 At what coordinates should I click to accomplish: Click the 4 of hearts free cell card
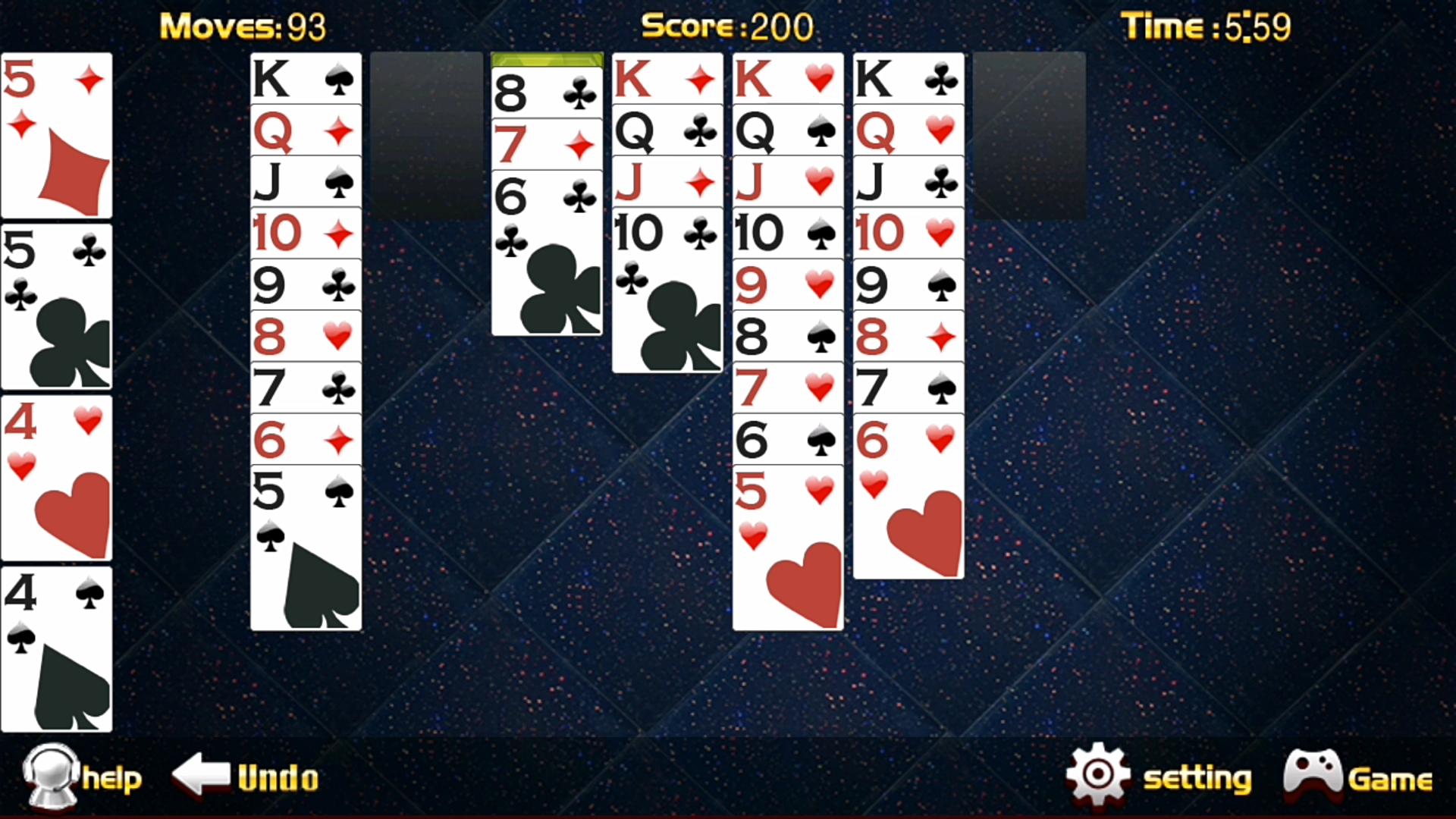56,478
